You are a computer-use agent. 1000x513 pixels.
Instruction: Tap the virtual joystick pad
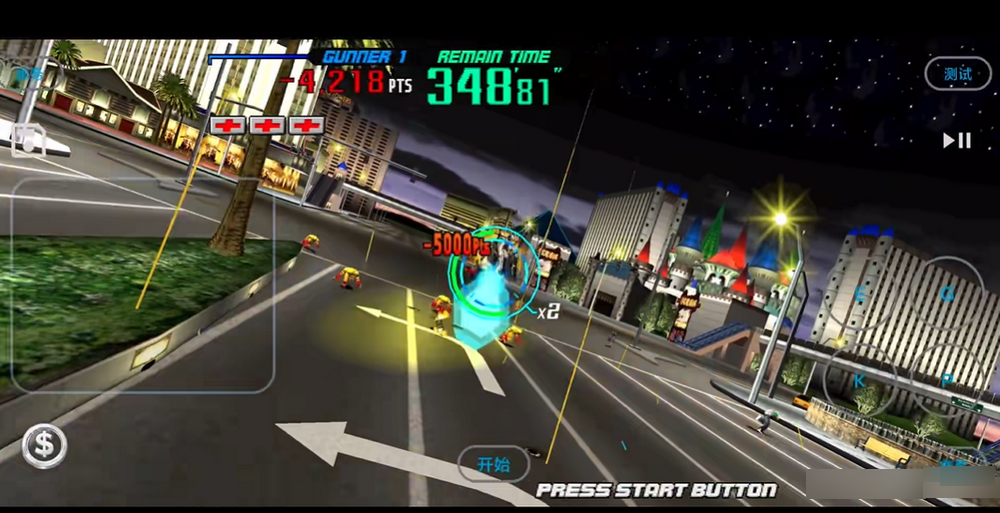[x=143, y=285]
